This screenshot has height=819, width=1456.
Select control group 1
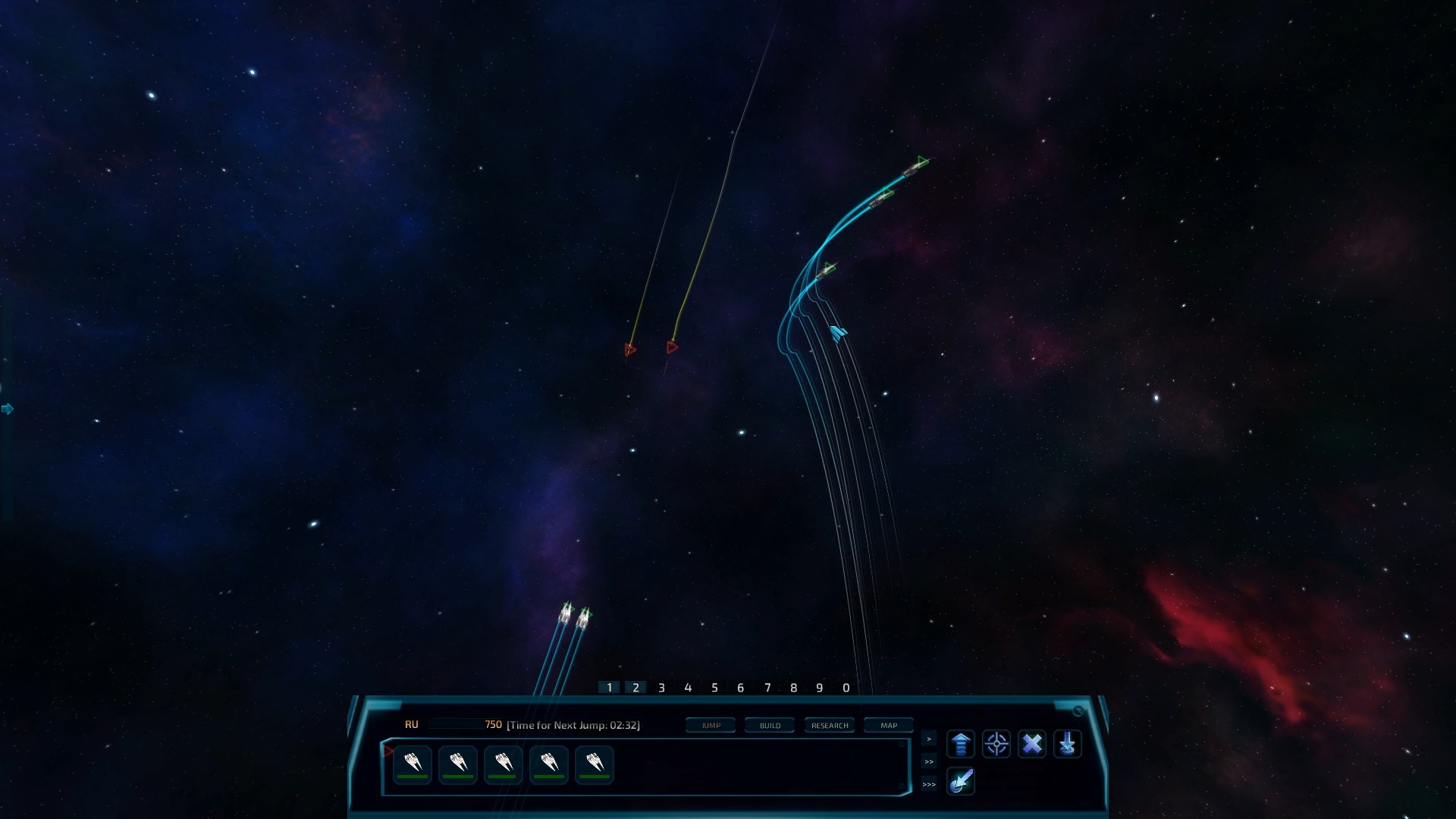click(x=609, y=688)
